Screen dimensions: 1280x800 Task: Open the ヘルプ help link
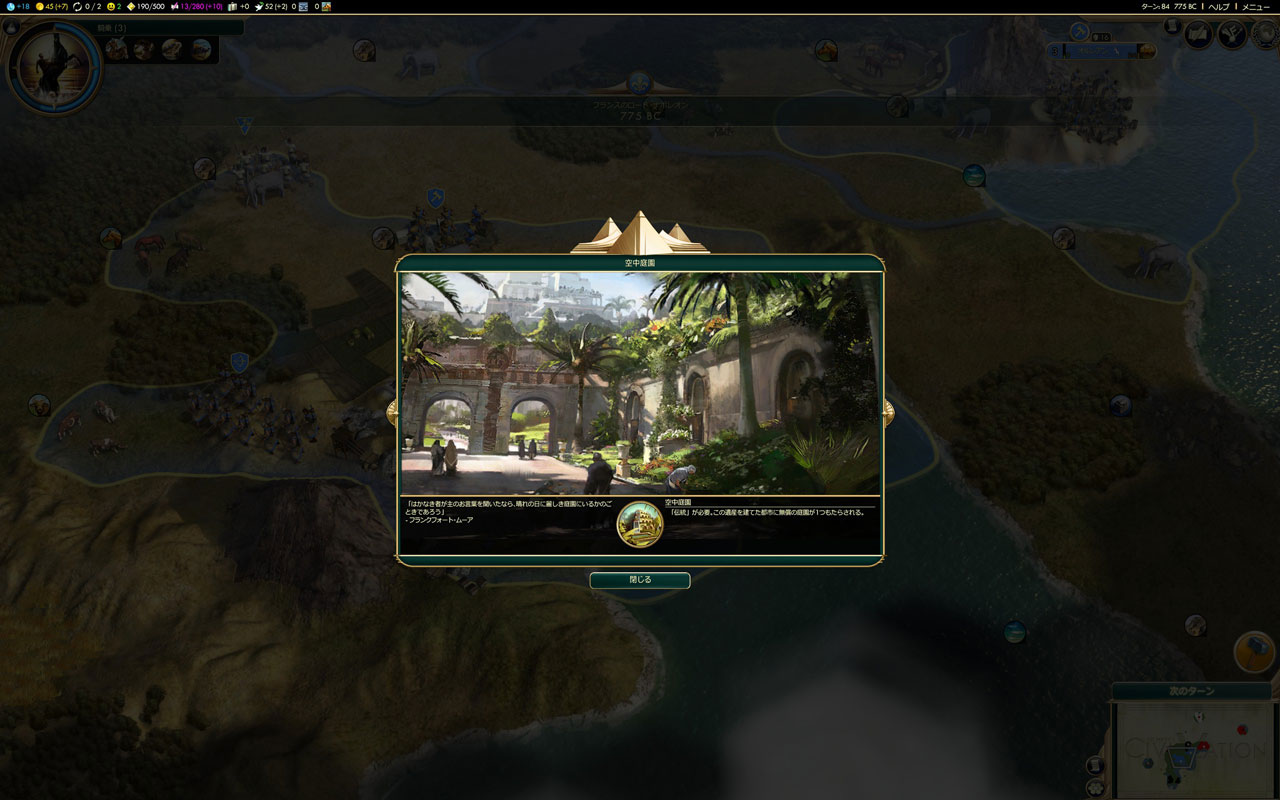pos(1219,7)
